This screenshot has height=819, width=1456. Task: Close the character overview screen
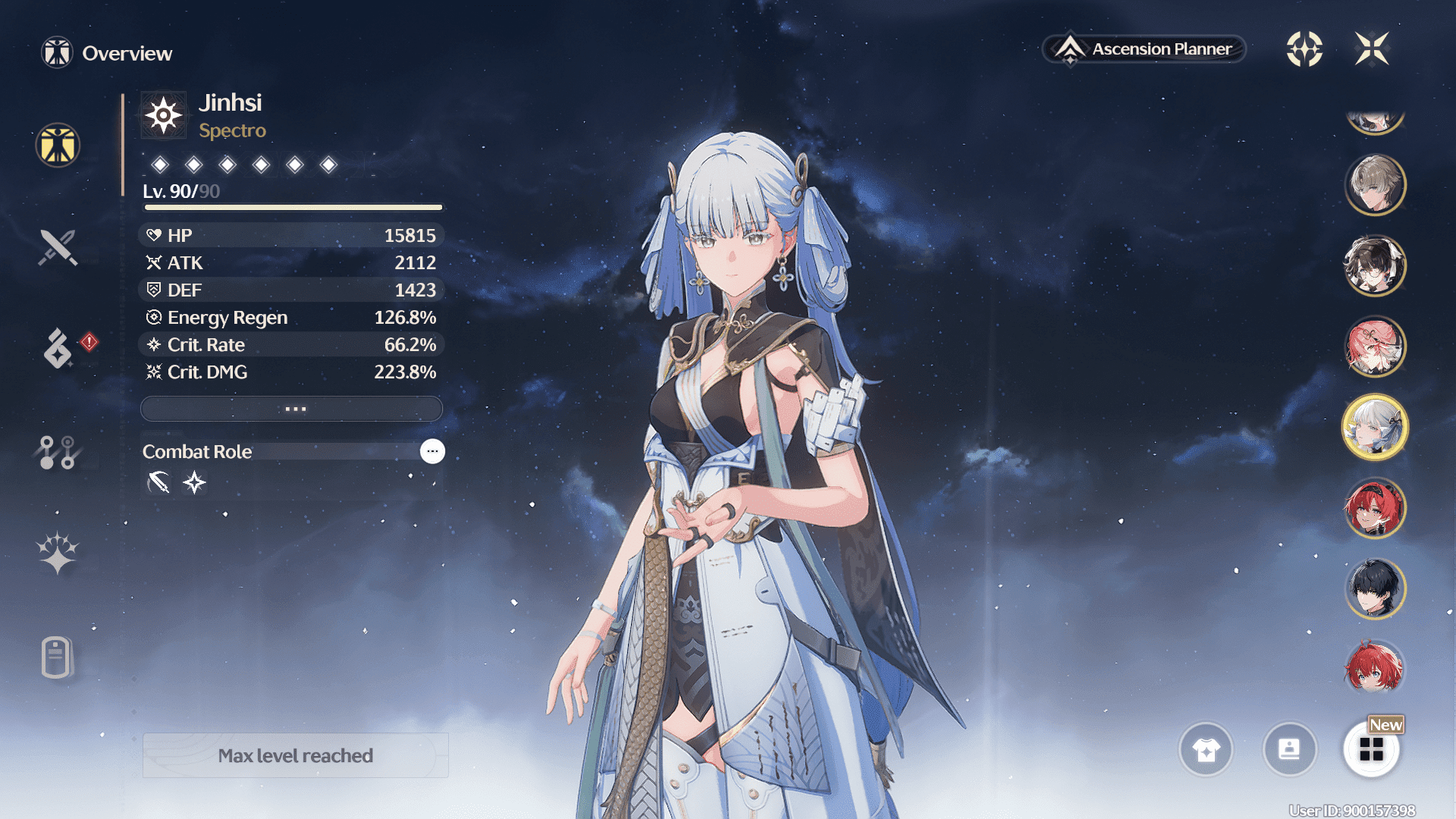click(x=1372, y=49)
